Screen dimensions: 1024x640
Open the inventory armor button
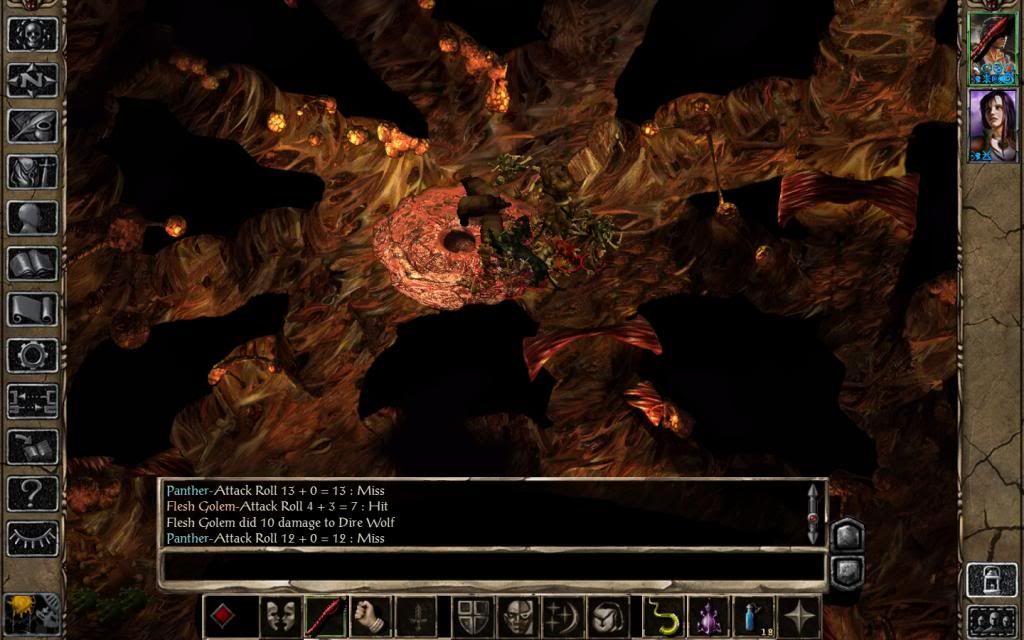click(32, 171)
